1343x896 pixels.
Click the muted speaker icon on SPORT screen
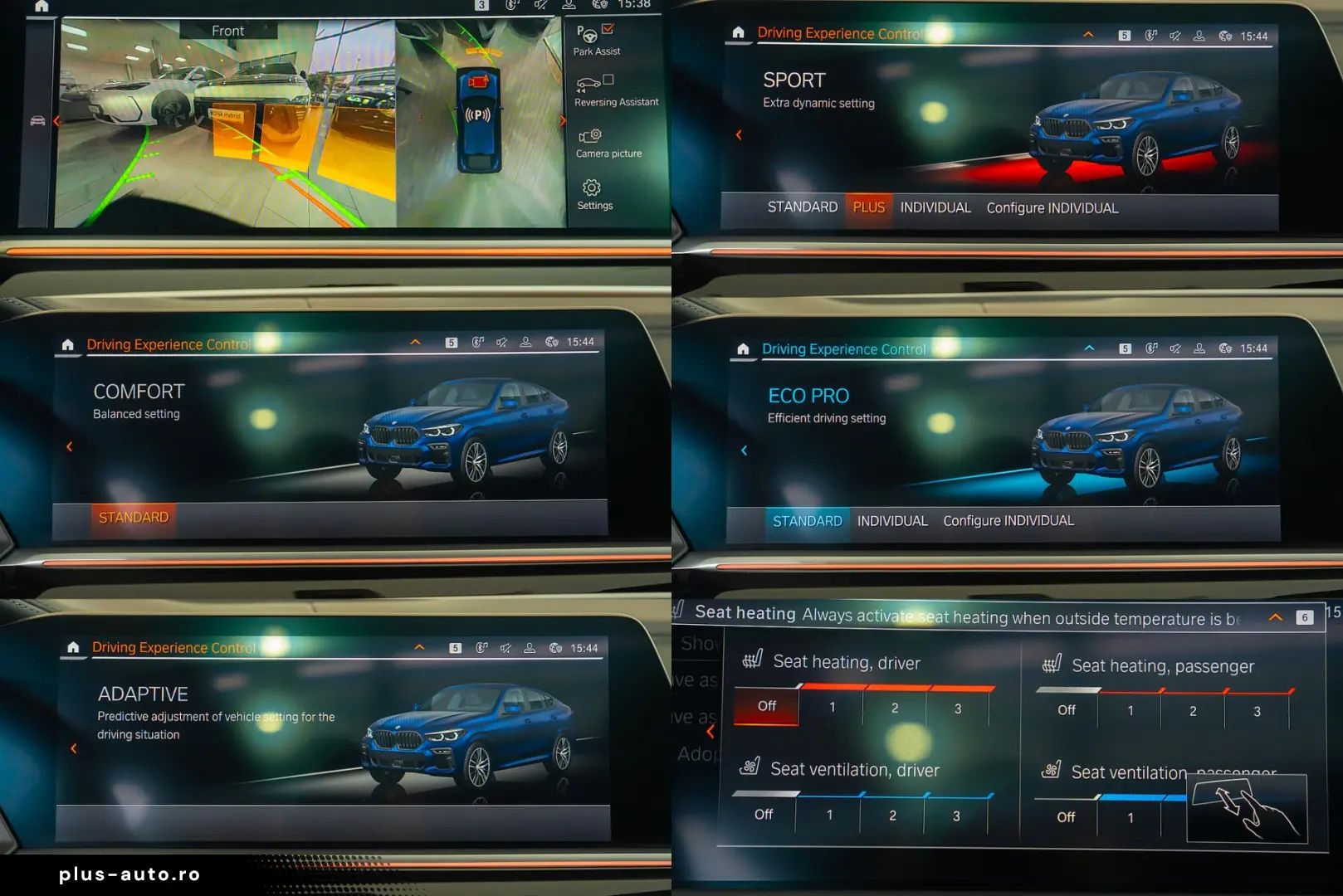point(1174,35)
